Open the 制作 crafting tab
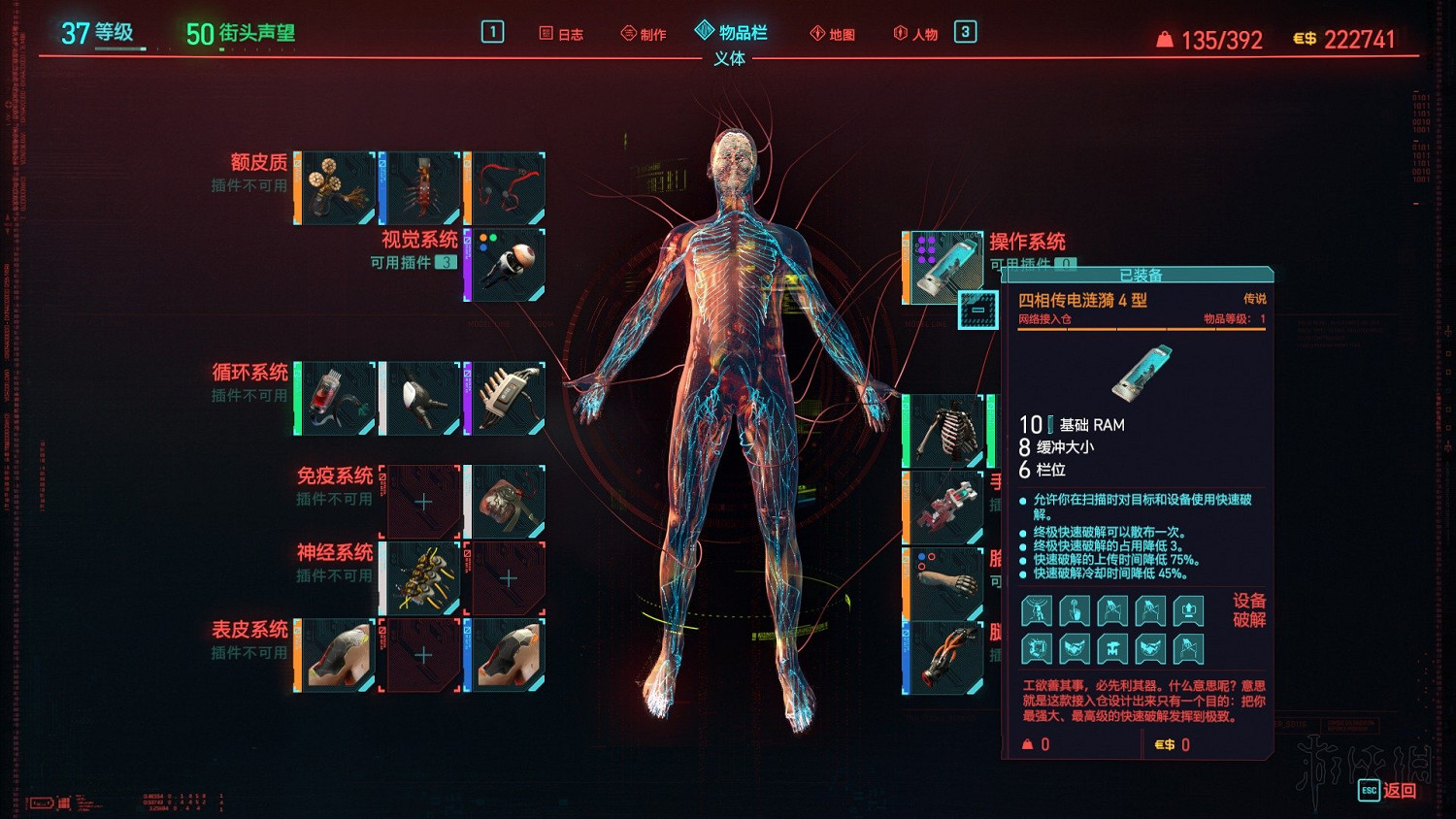1456x819 pixels. coord(643,32)
